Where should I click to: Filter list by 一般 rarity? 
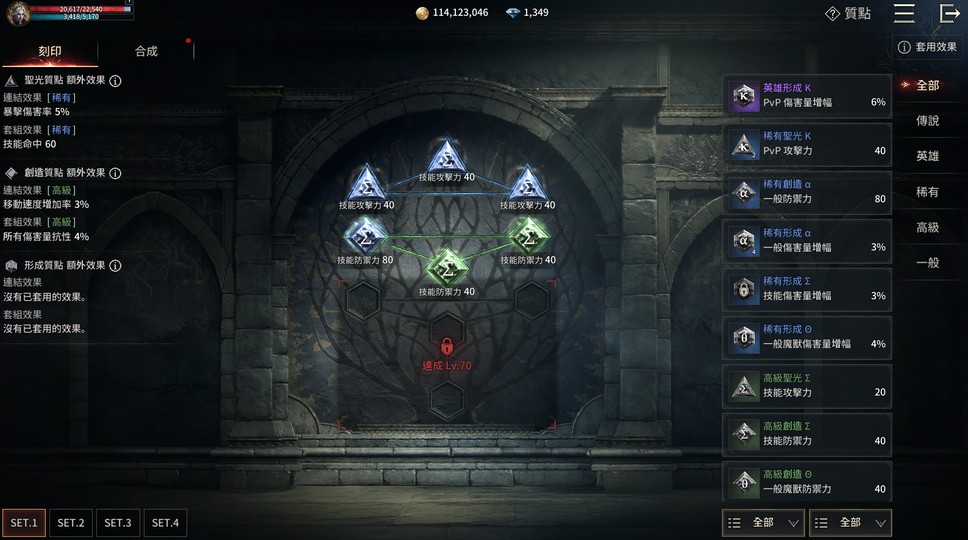927,263
